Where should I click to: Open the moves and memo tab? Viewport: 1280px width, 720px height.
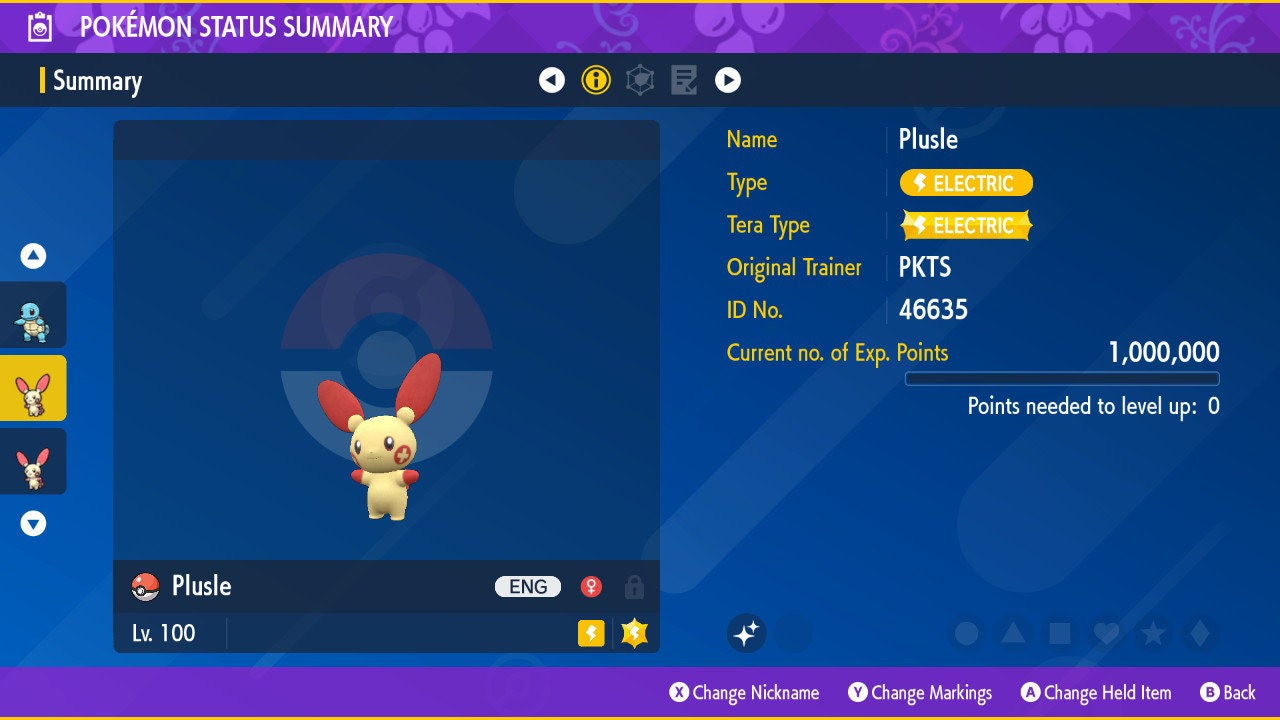click(x=684, y=80)
